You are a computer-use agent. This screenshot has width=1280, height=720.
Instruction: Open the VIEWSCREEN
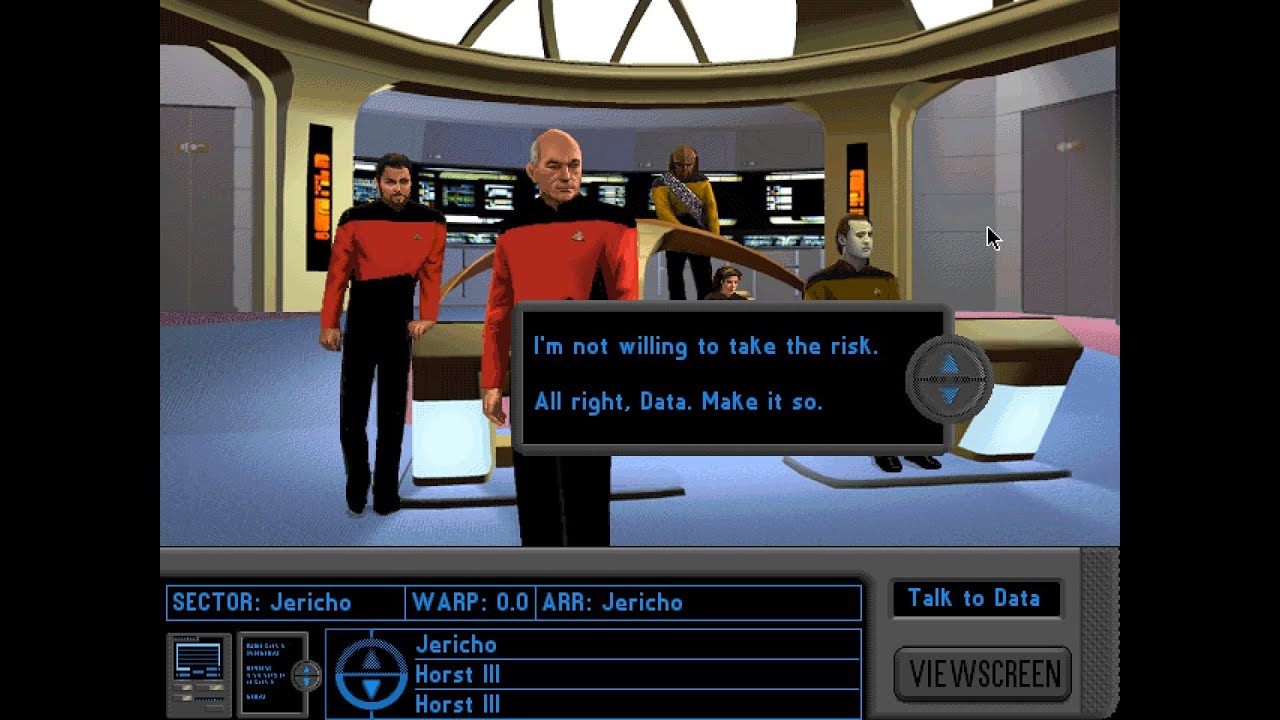[x=983, y=674]
